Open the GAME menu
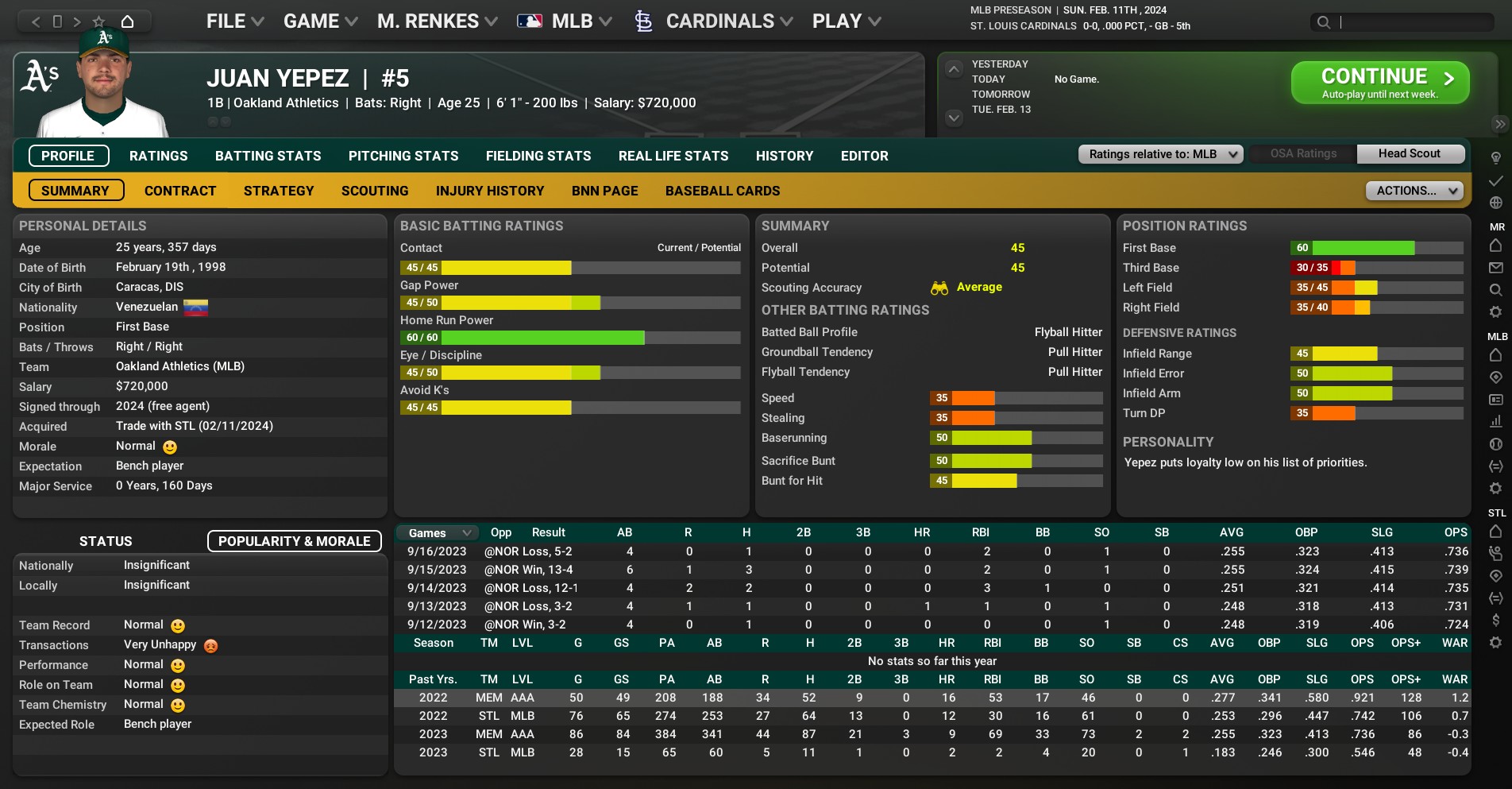Viewport: 1512px width, 789px height. pos(320,21)
